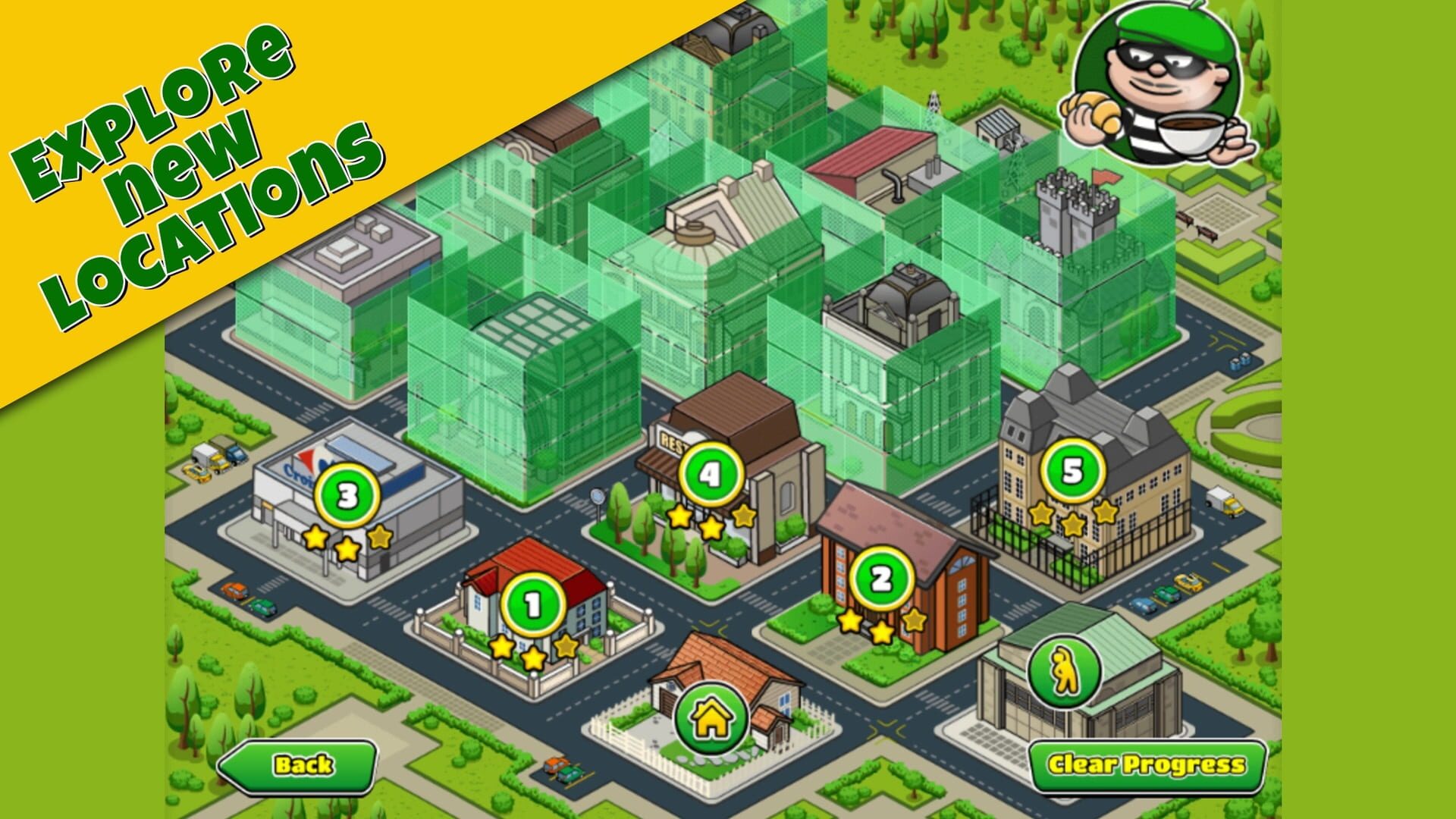This screenshot has width=1456, height=819.
Task: Select level 1 marker
Action: tap(533, 605)
